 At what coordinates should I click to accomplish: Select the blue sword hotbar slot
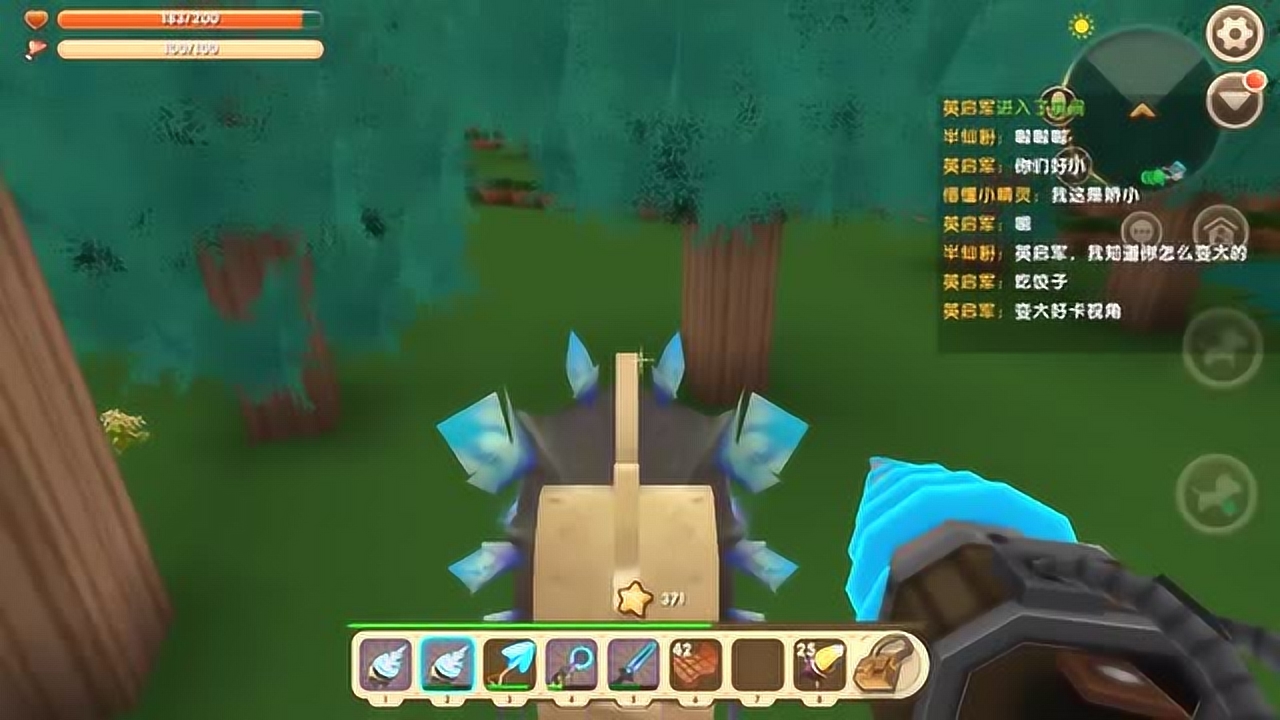point(633,664)
